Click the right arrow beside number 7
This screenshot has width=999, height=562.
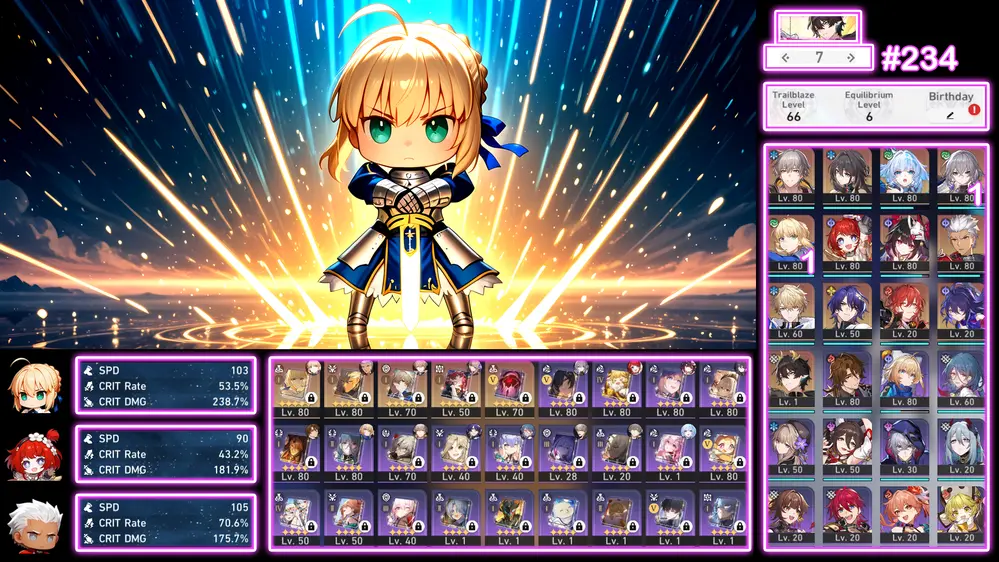851,58
